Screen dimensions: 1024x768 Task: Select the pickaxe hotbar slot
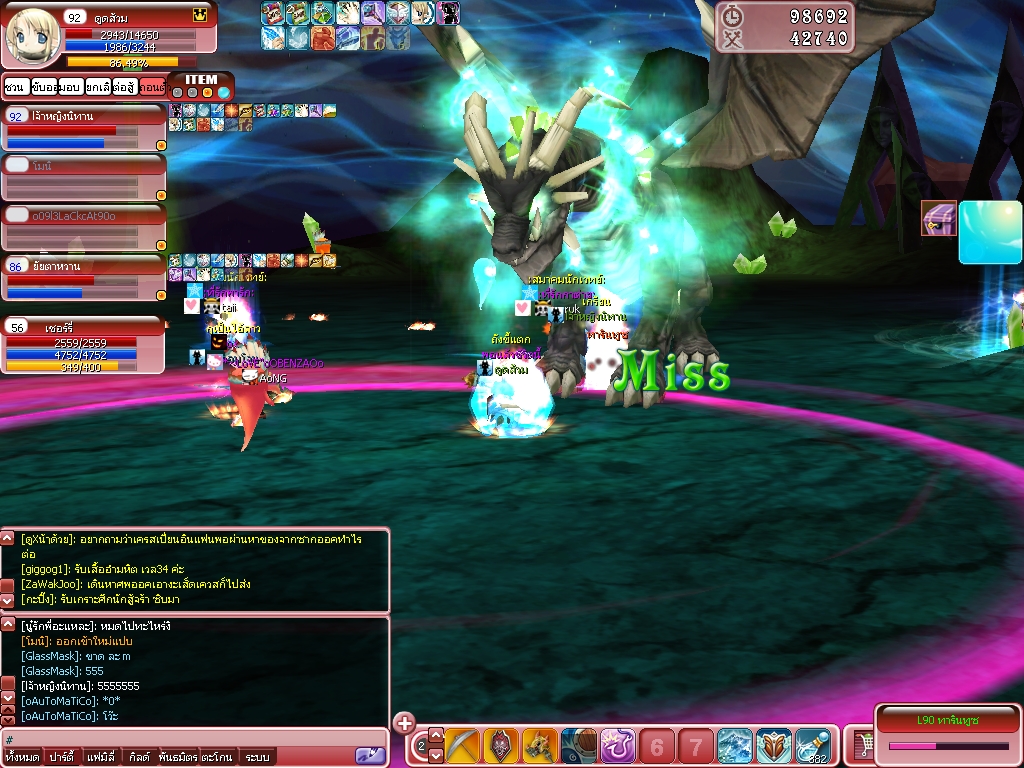pos(463,746)
